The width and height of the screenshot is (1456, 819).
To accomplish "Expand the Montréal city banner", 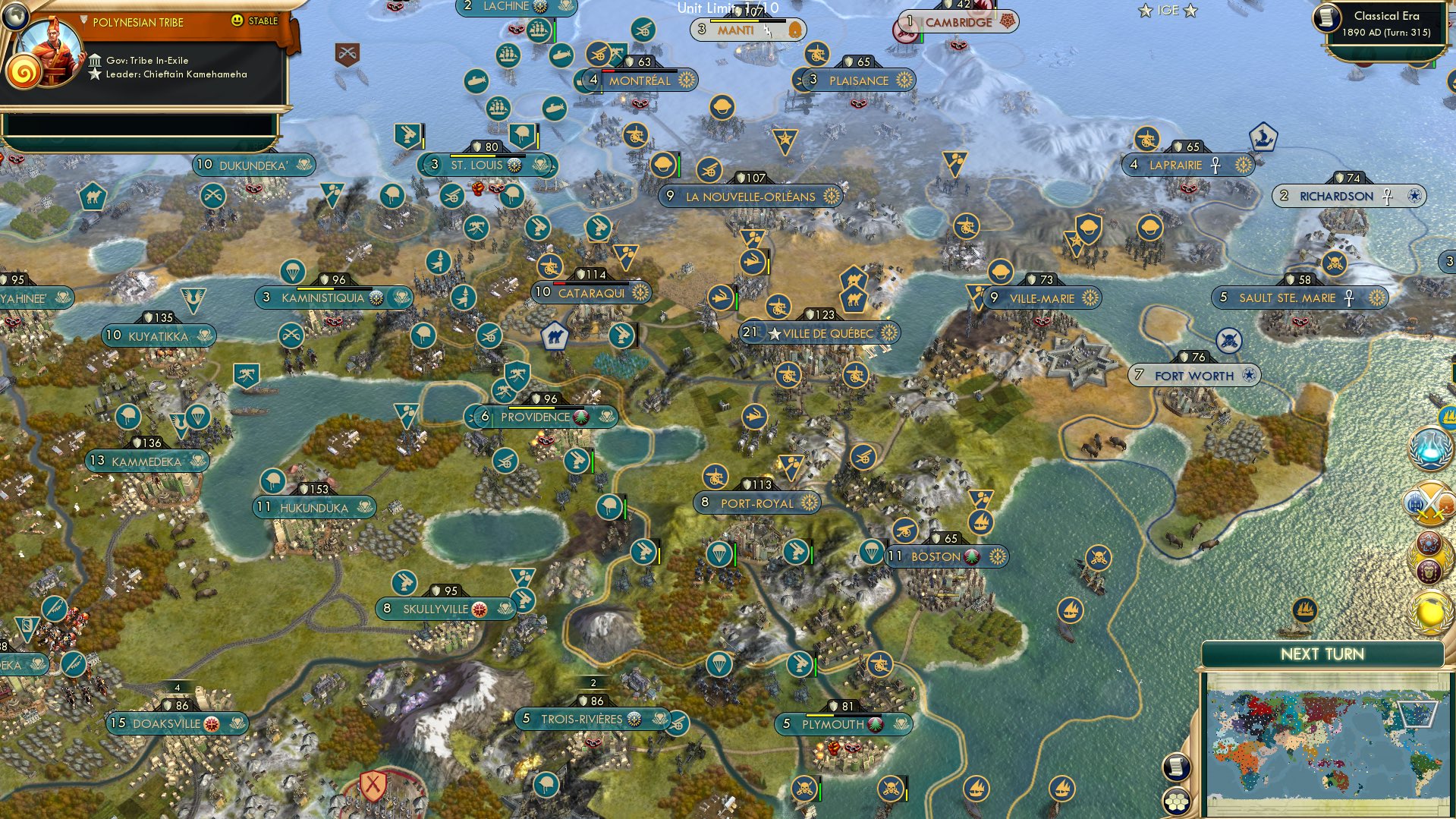I will tap(641, 80).
